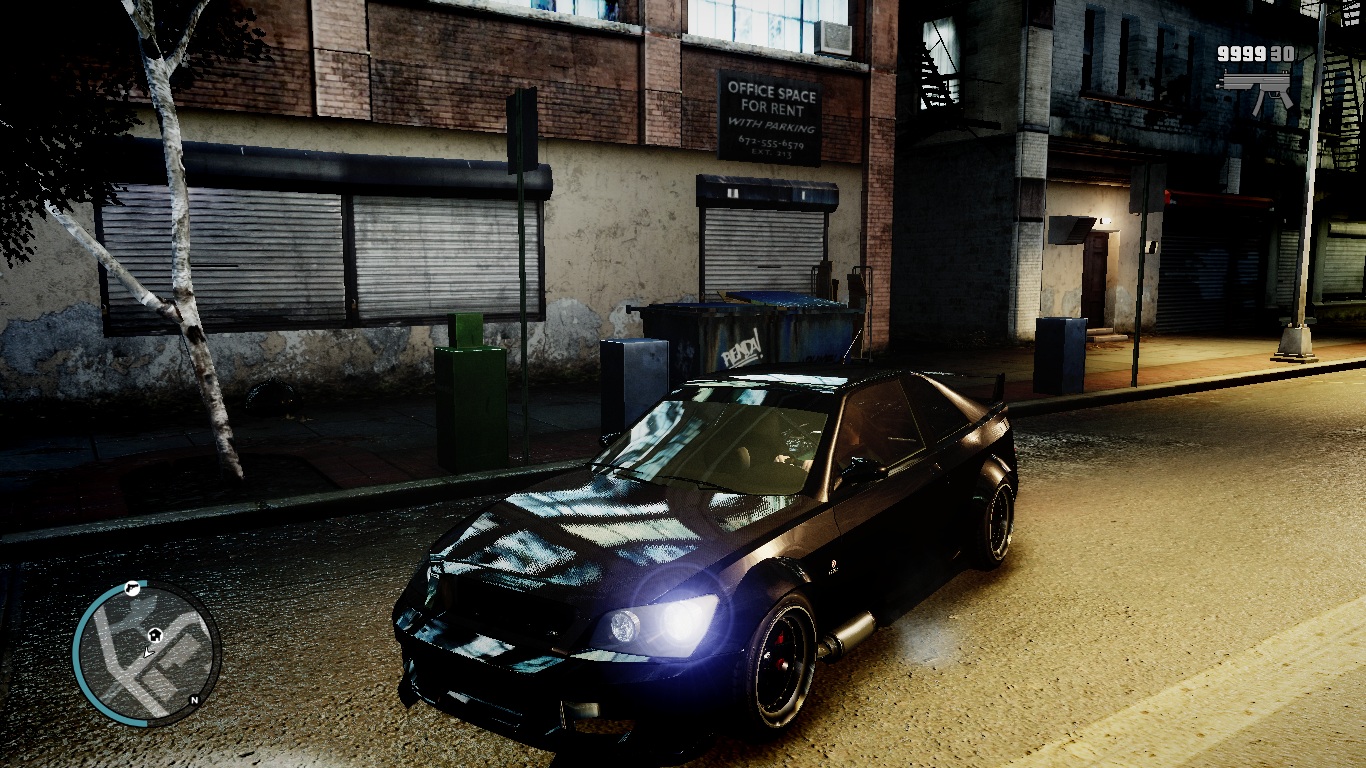Select the SMG weapon icon

(x=1256, y=86)
